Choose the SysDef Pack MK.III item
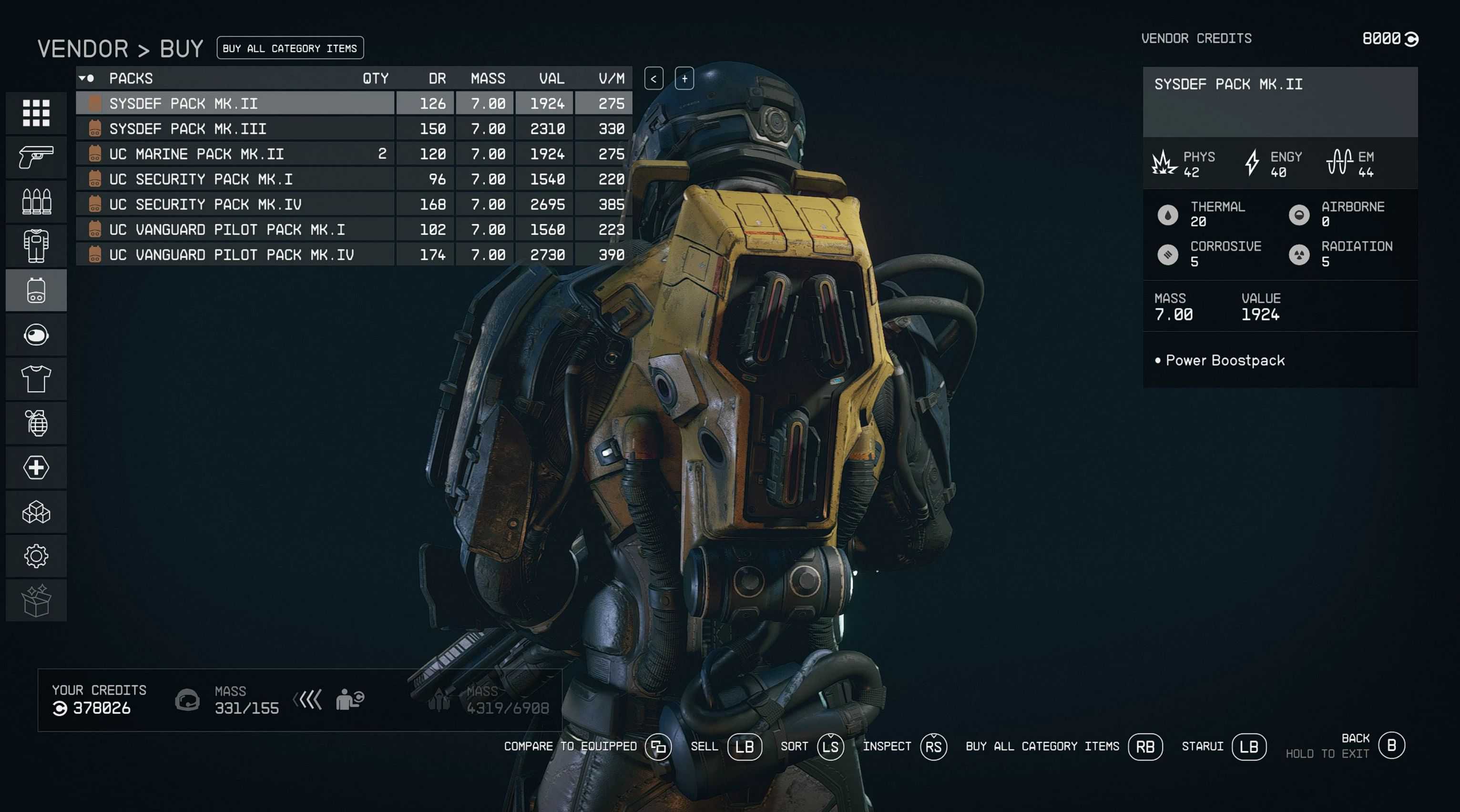The width and height of the screenshot is (1460, 812). coord(235,129)
